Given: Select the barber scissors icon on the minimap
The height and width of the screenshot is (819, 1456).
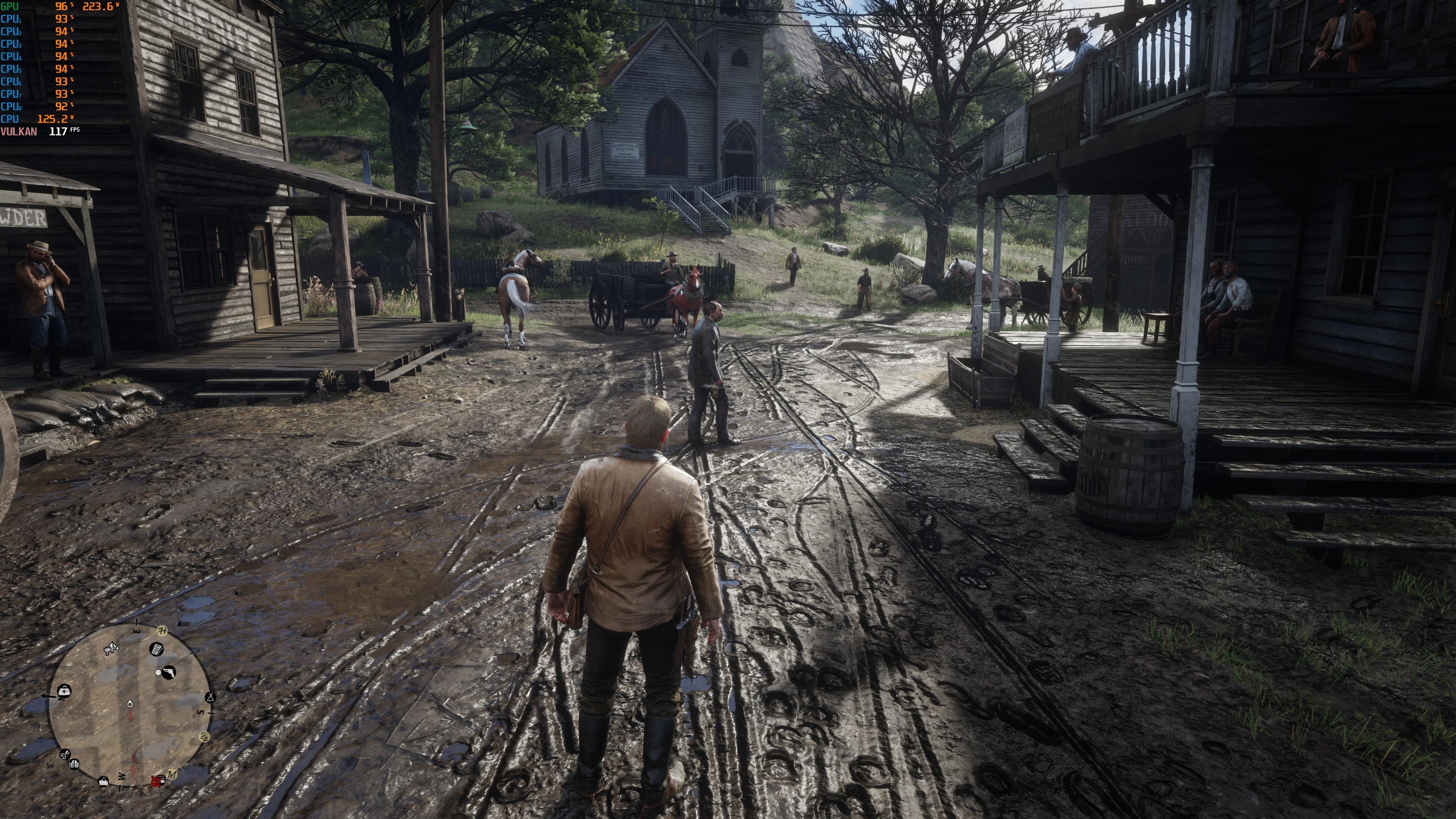Looking at the screenshot, I should click(x=66, y=755).
